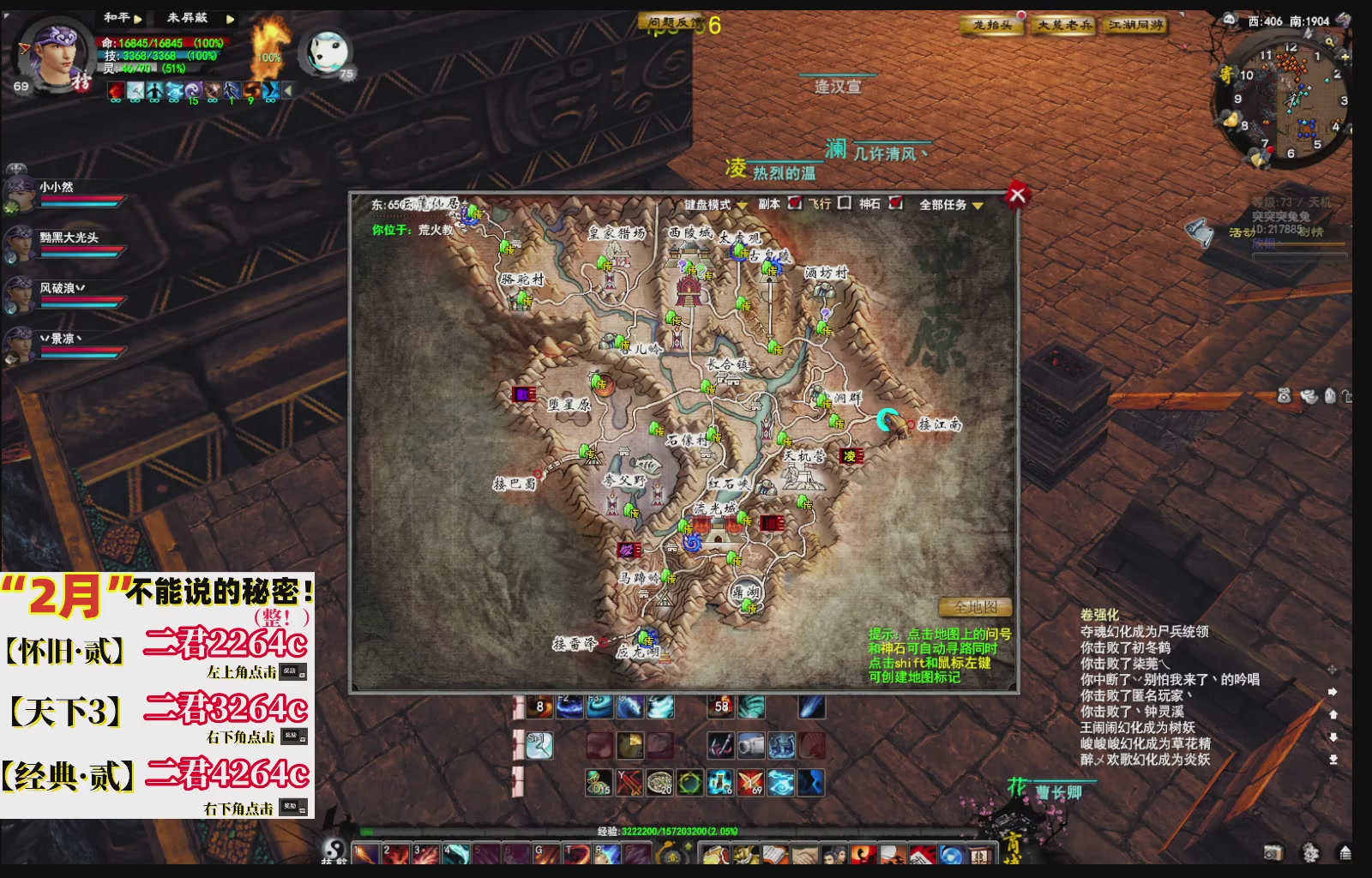The image size is (1372, 878).
Task: Open a skill icon in the first action slot
Action: click(367, 853)
